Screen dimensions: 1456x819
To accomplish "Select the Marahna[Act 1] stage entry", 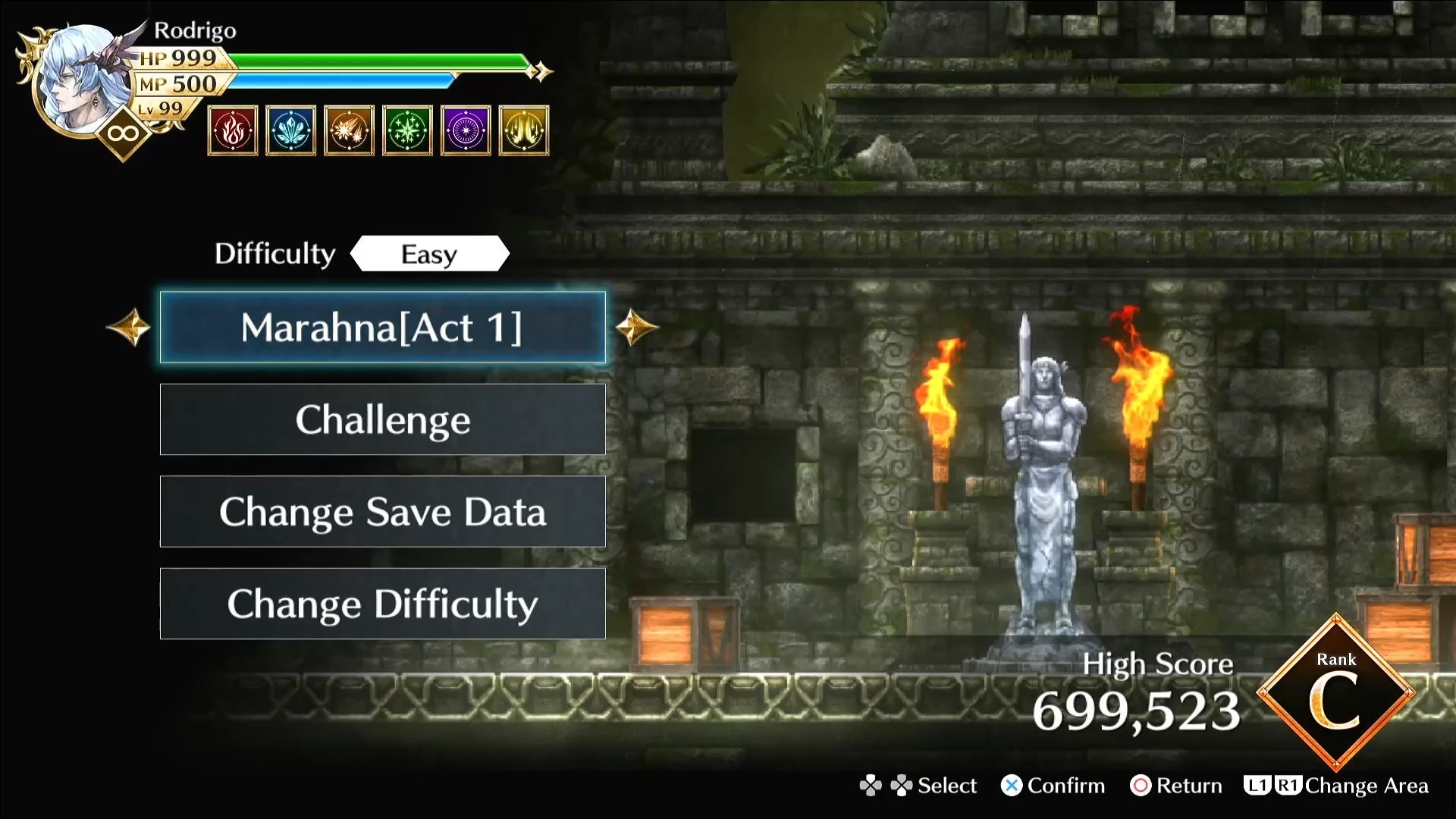I will click(382, 328).
